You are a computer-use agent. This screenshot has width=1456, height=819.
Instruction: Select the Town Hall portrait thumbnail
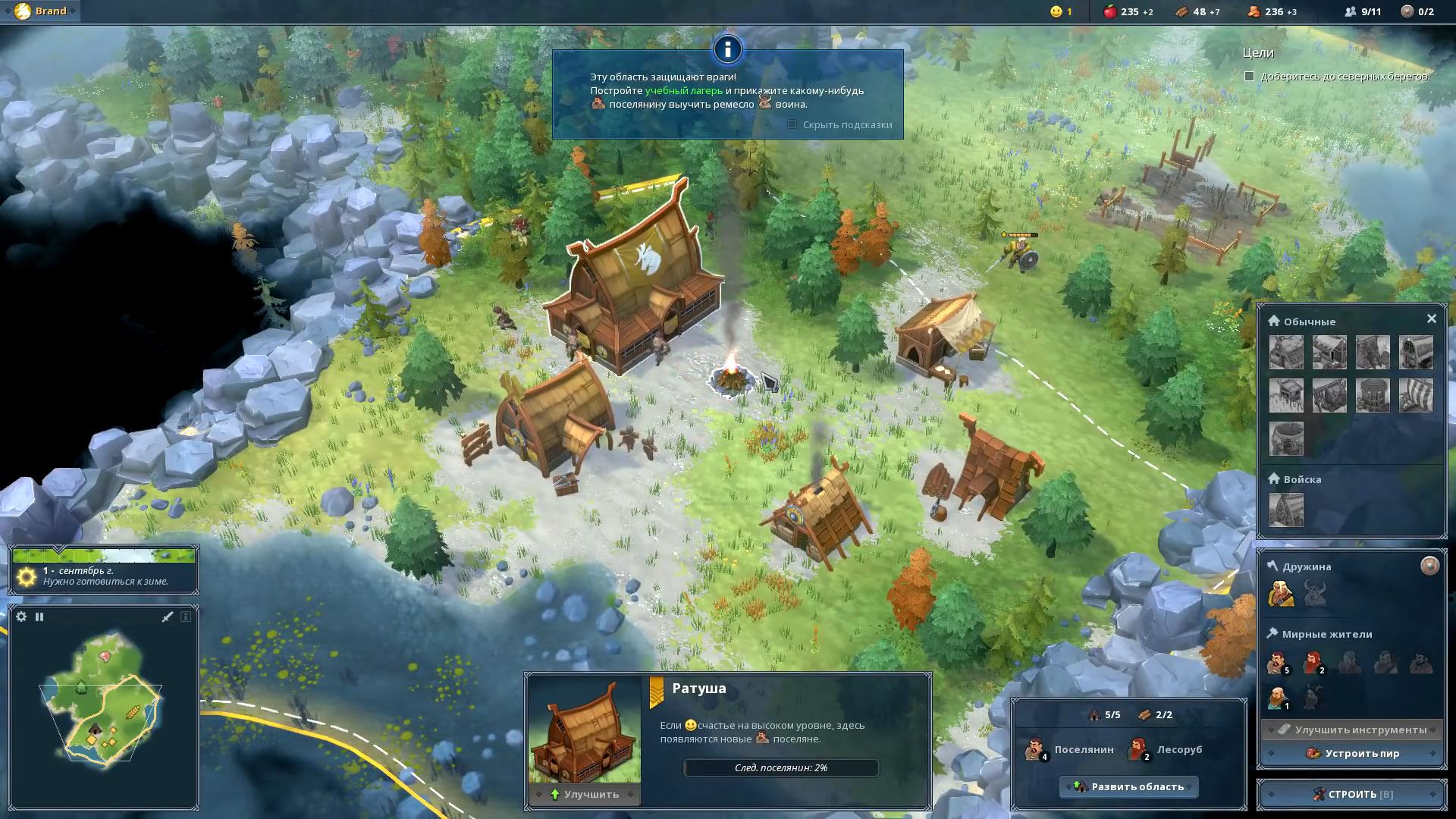click(584, 730)
